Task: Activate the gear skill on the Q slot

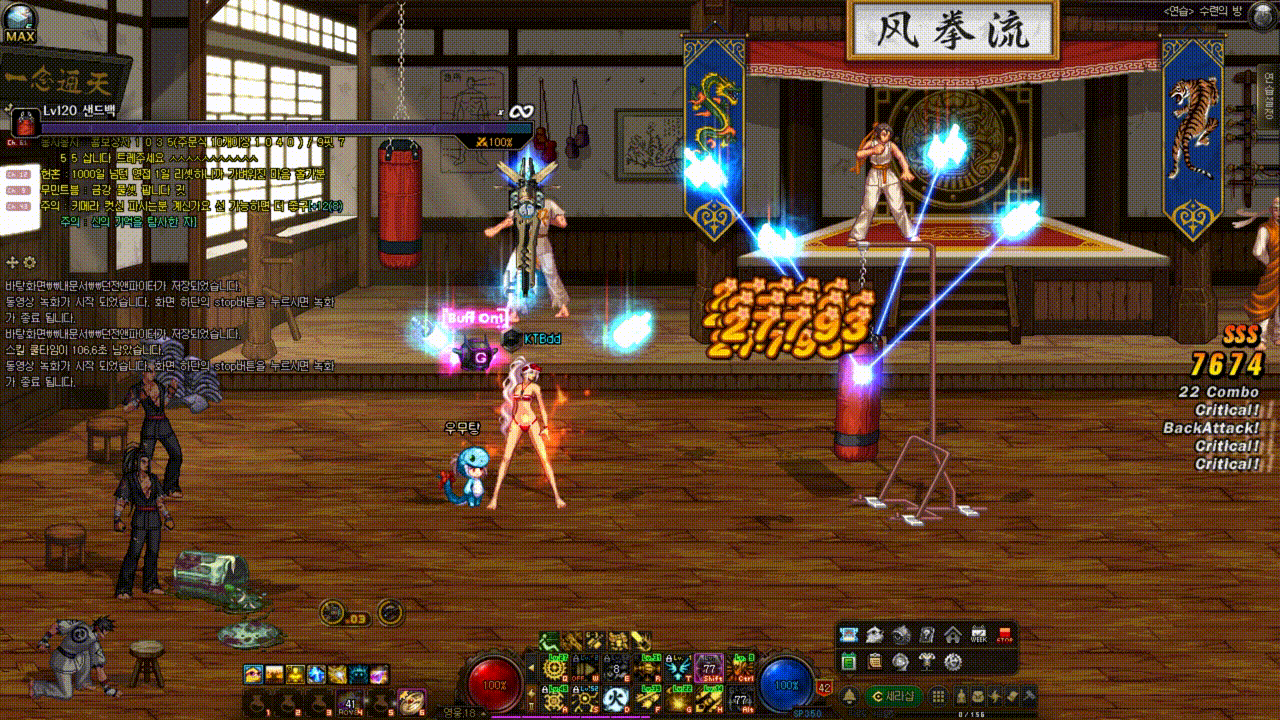Action: click(553, 668)
